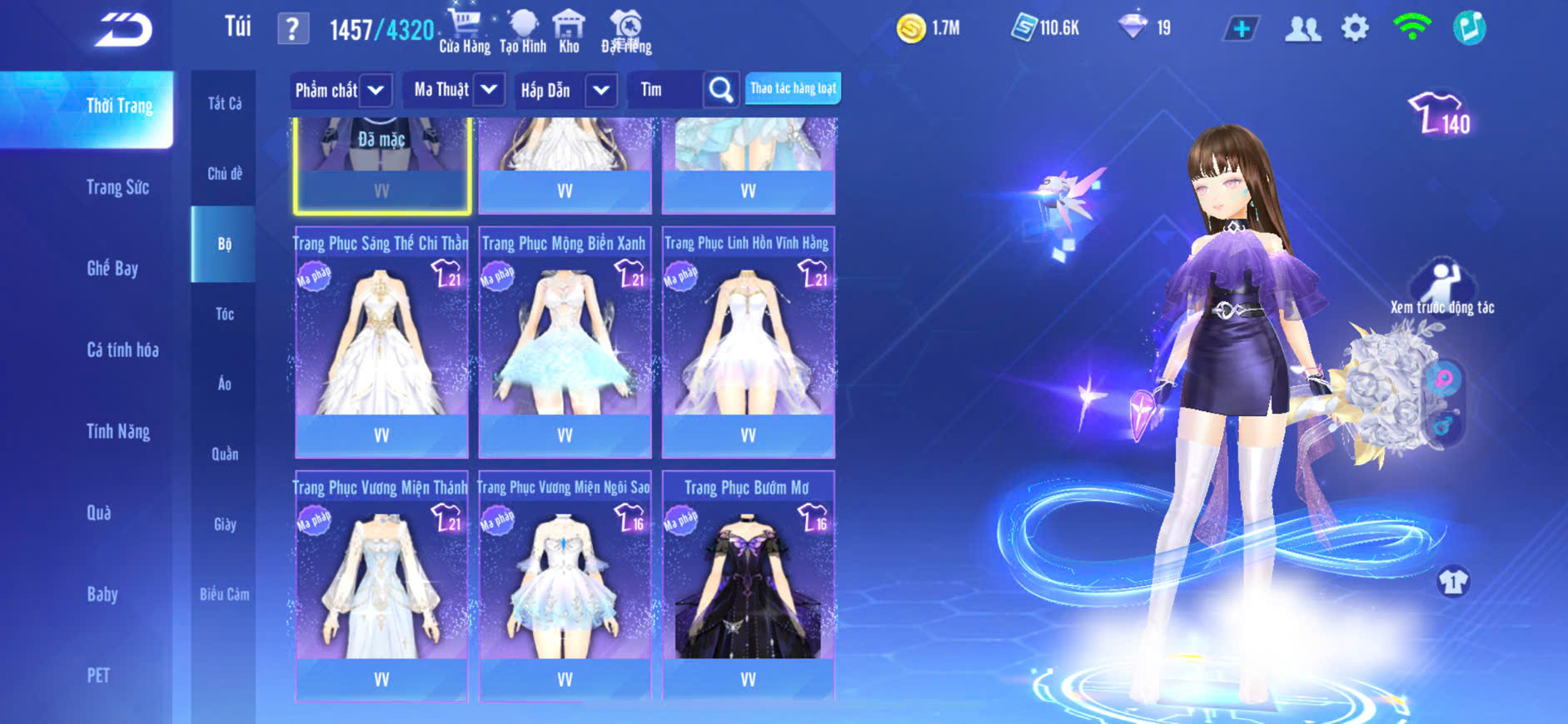The height and width of the screenshot is (724, 1568).
Task: Open Xem trước động tác preview
Action: coord(1442,287)
